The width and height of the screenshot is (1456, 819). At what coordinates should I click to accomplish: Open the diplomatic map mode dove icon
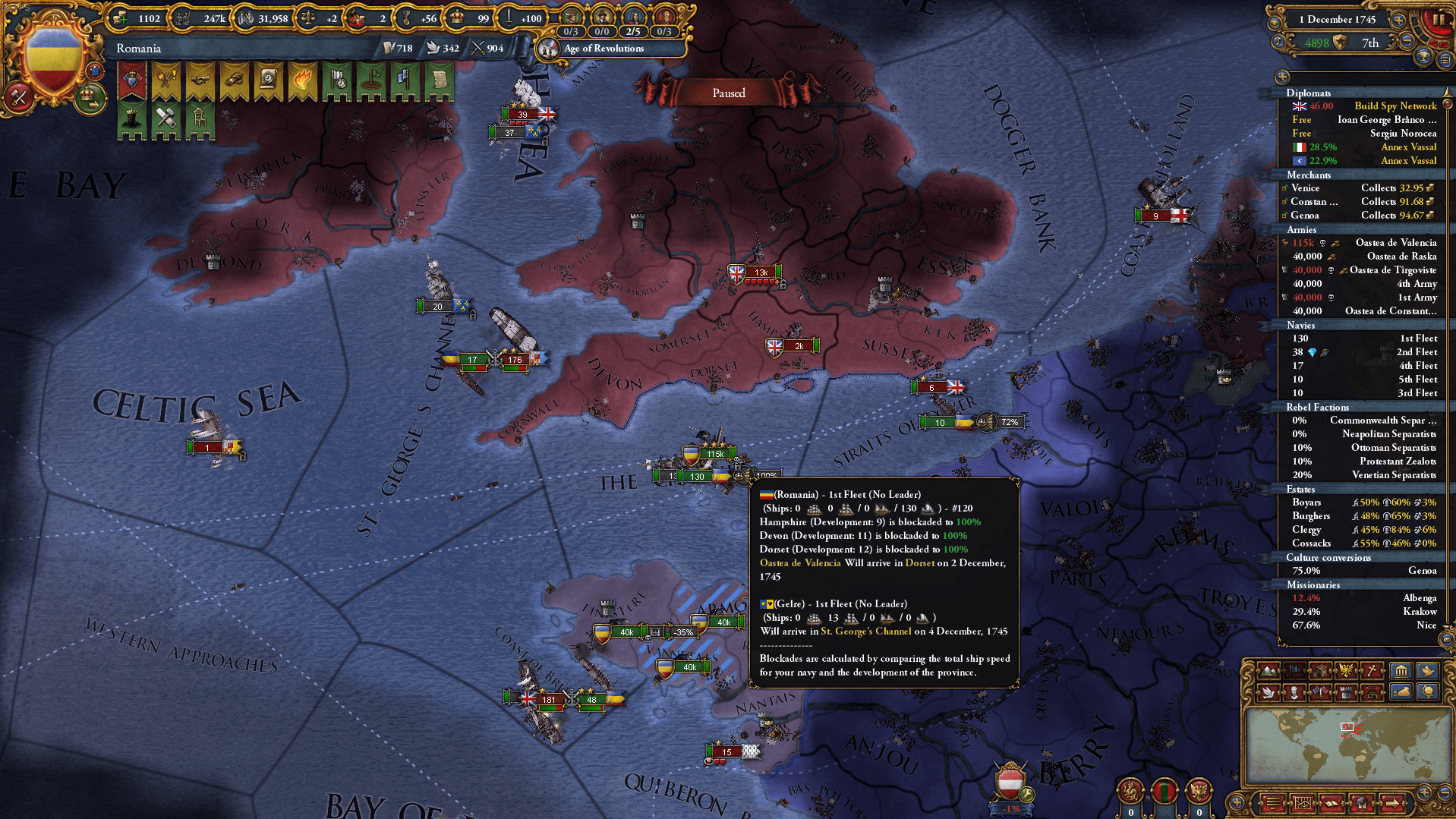coord(1269,693)
